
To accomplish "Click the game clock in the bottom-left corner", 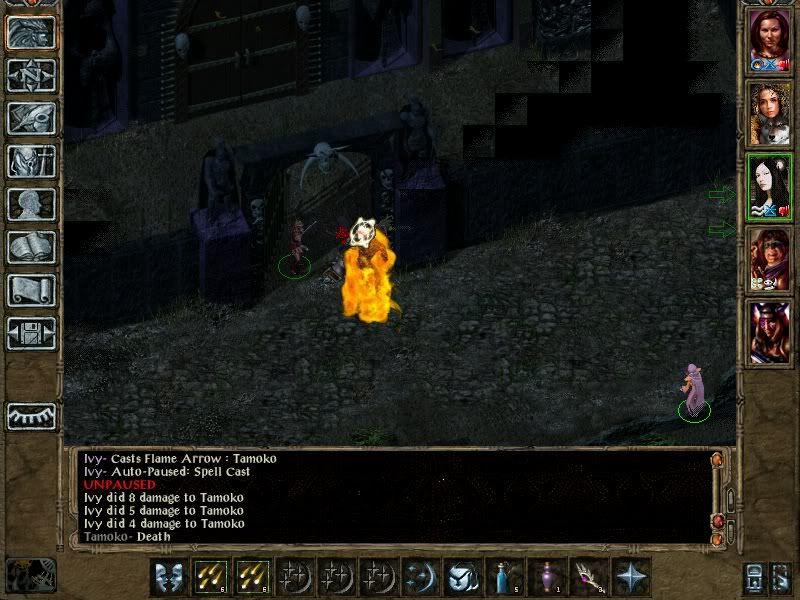I will click(30, 575).
